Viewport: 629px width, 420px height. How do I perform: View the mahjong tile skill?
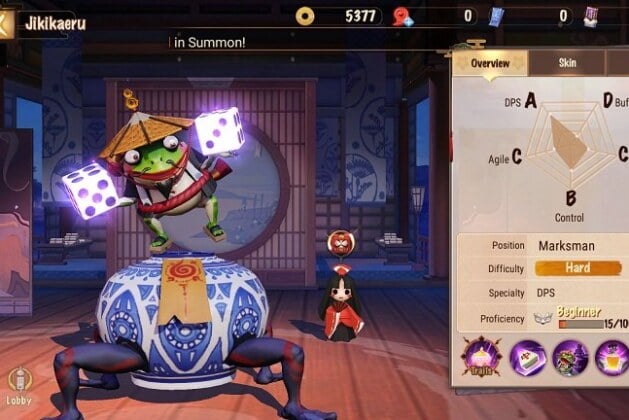point(527,358)
